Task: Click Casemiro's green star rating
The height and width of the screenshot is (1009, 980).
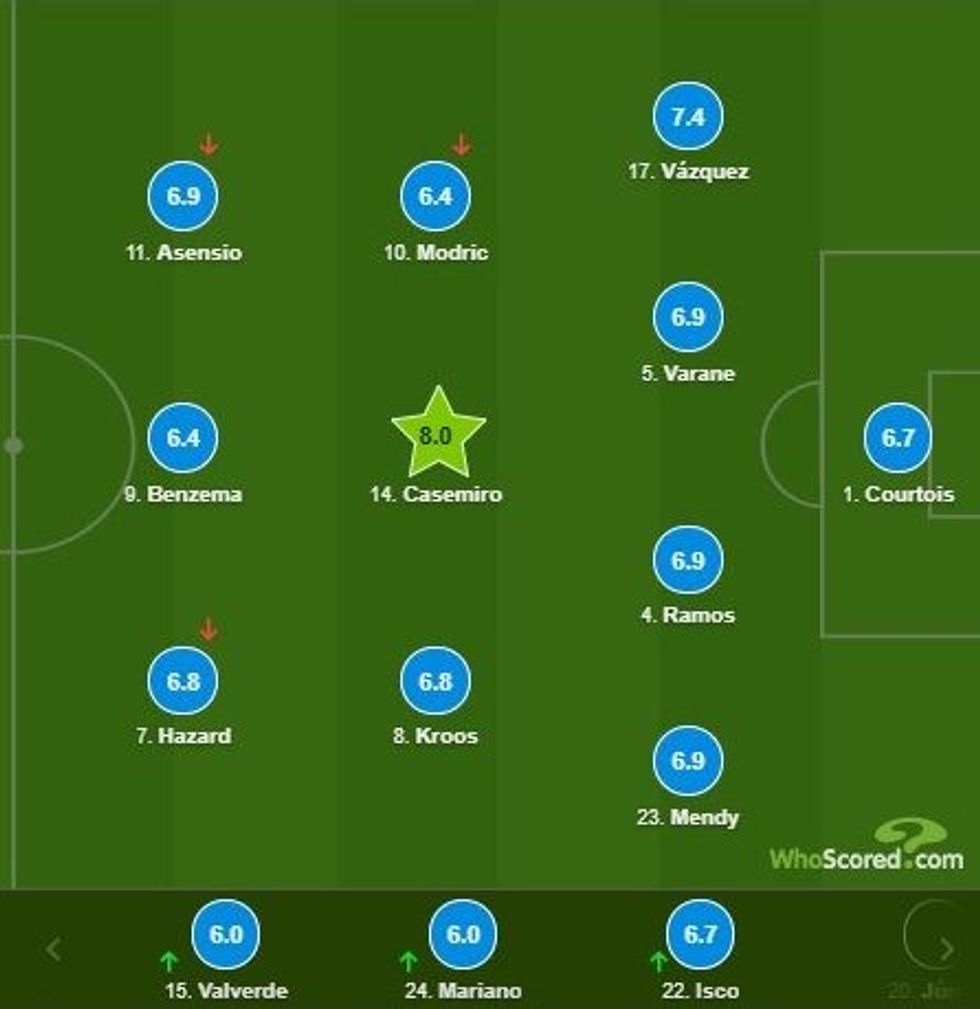Action: (x=437, y=435)
